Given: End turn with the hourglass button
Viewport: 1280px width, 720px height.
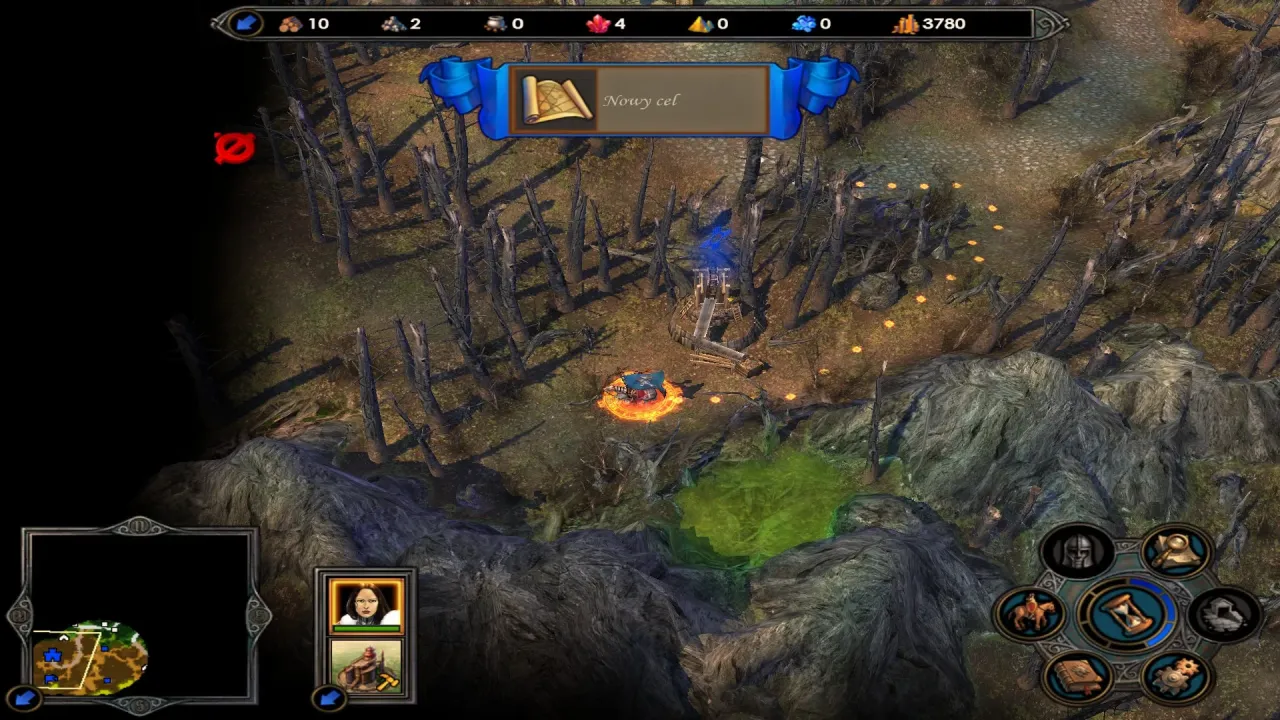Looking at the screenshot, I should point(1127,613).
